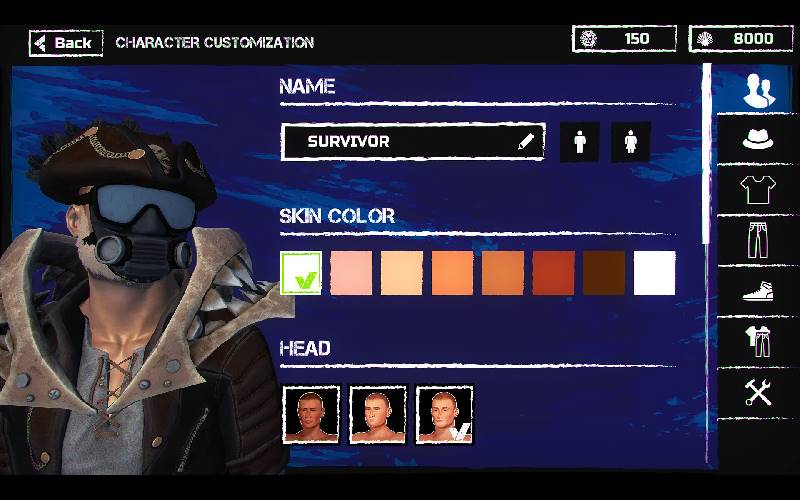Pick the dark brown skin color swatch

604,273
